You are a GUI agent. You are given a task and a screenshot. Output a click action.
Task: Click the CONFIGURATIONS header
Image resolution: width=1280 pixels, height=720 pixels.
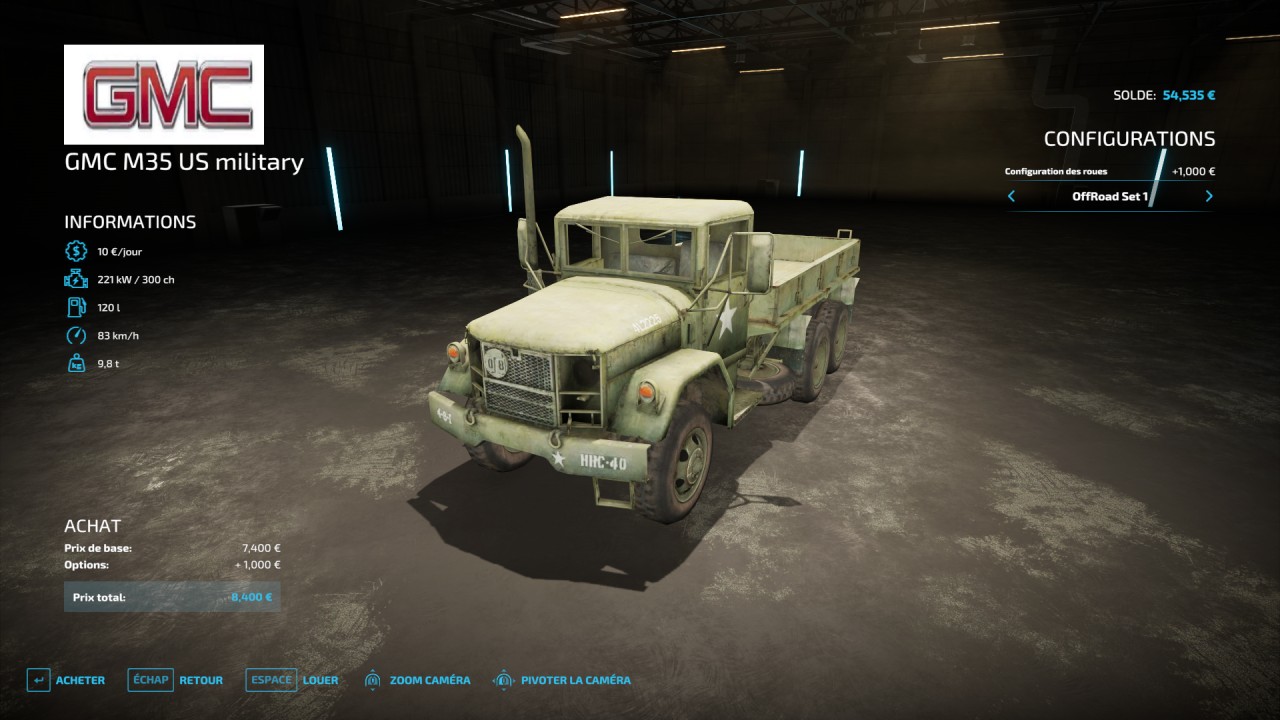point(1131,139)
